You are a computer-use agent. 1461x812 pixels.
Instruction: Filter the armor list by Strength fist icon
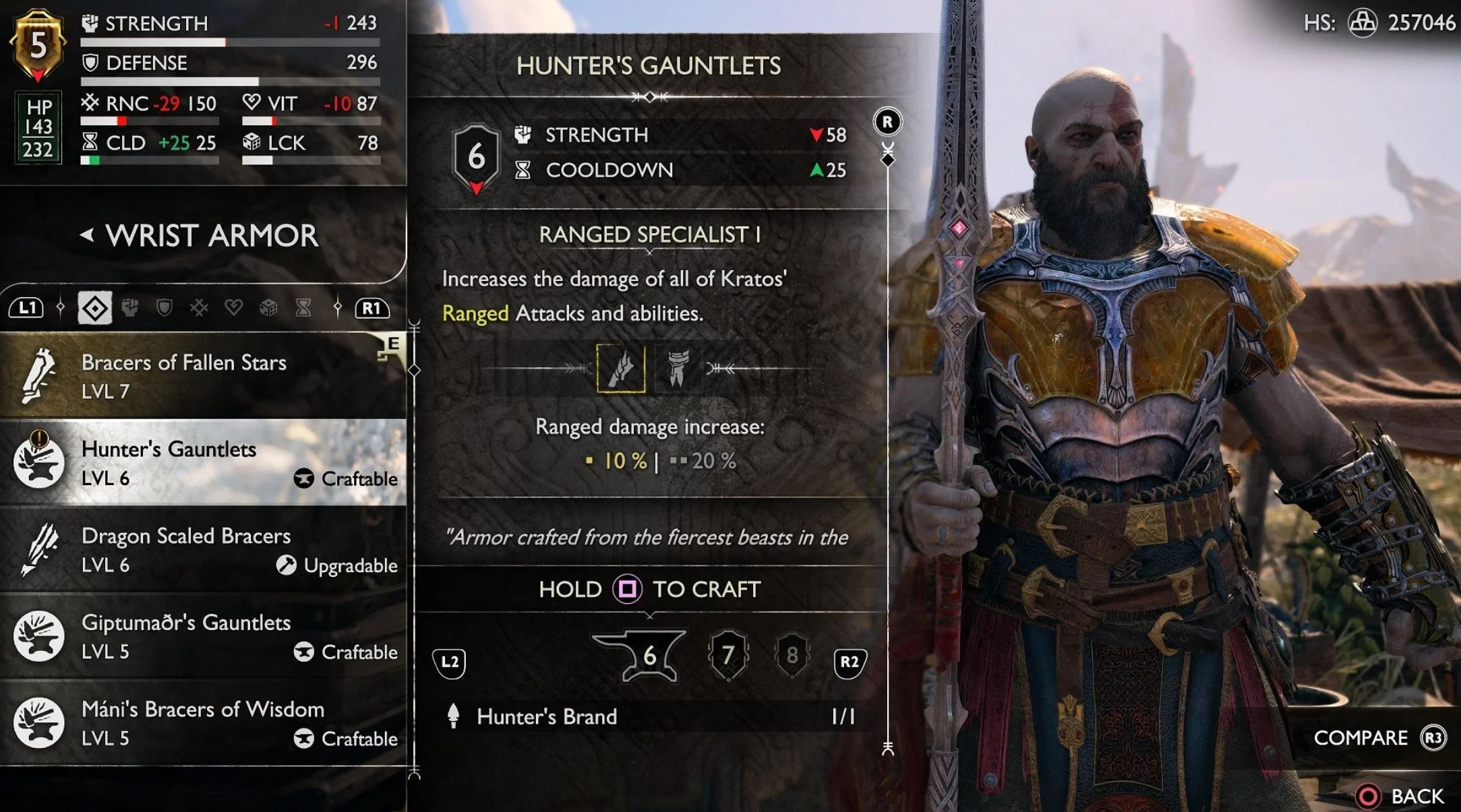click(129, 309)
